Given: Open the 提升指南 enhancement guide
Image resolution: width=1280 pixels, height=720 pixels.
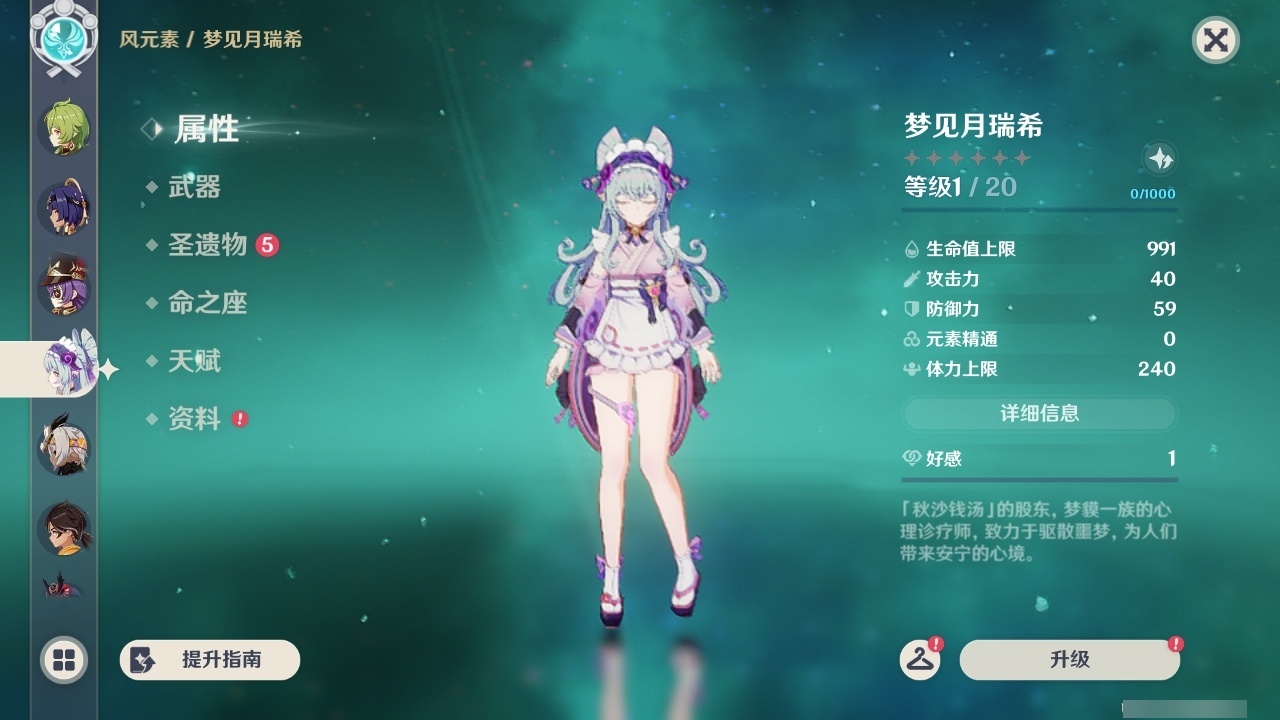Looking at the screenshot, I should click(209, 660).
